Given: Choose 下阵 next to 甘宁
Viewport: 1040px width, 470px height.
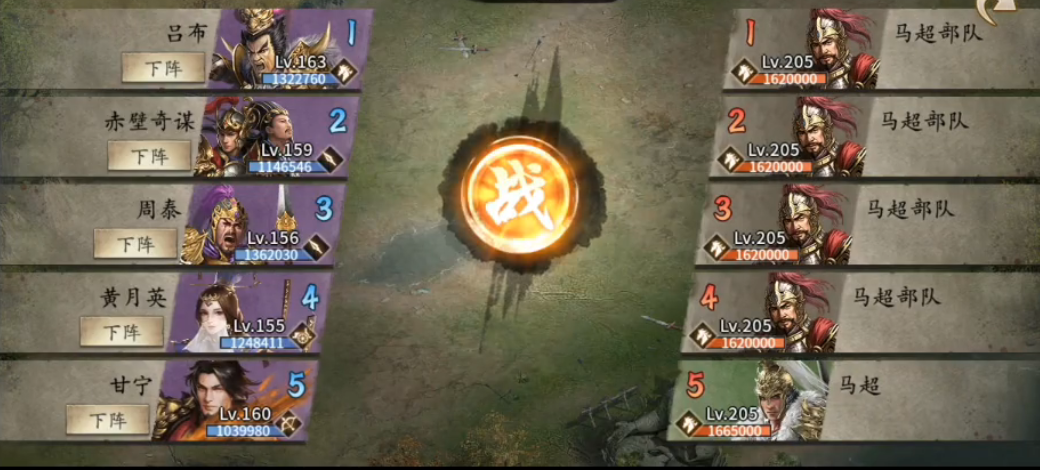Looking at the screenshot, I should point(107,419).
